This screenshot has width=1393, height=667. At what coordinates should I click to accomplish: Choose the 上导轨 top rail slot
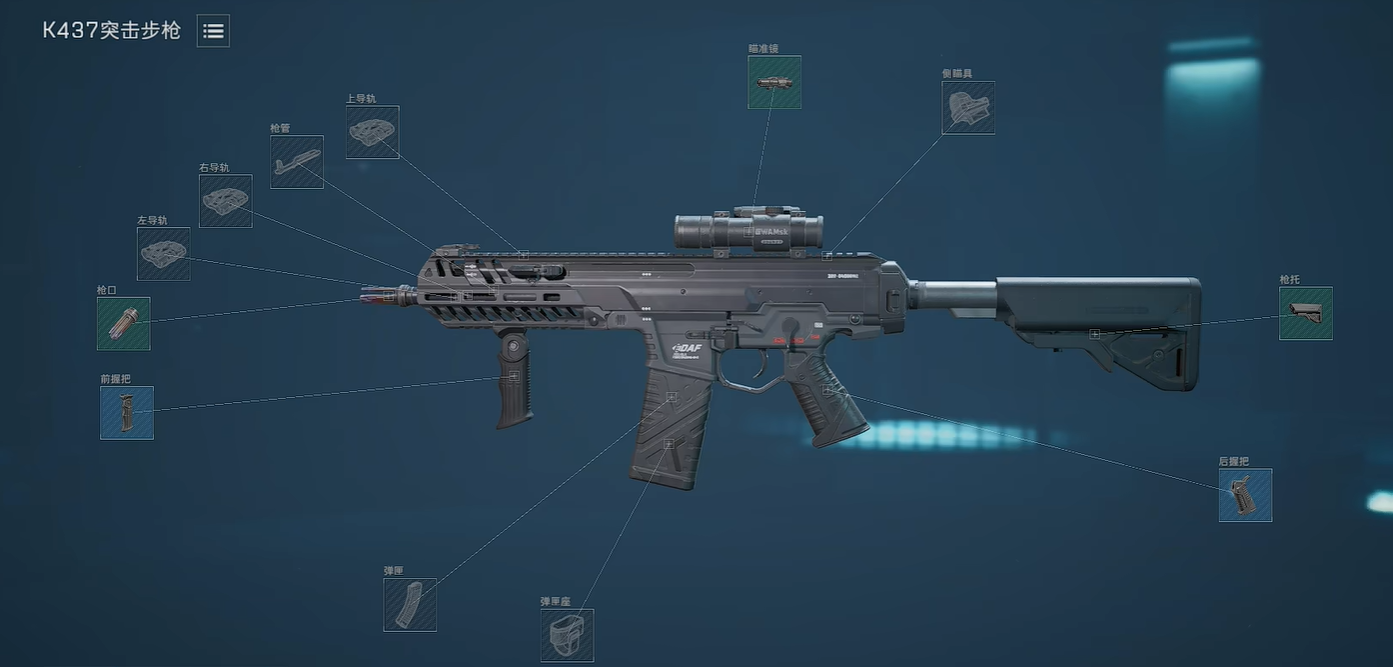[373, 132]
